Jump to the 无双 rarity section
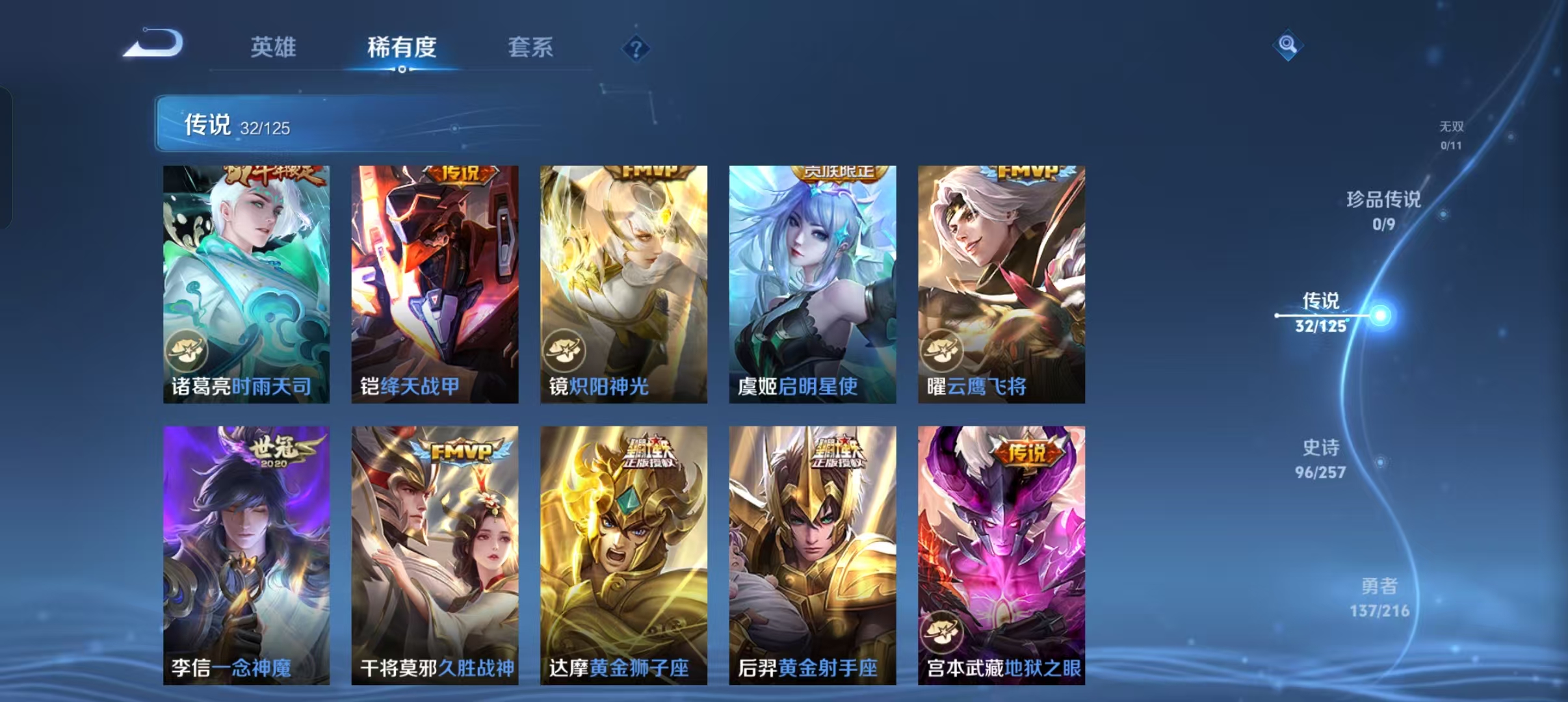Viewport: 1568px width, 702px height. tap(1453, 128)
